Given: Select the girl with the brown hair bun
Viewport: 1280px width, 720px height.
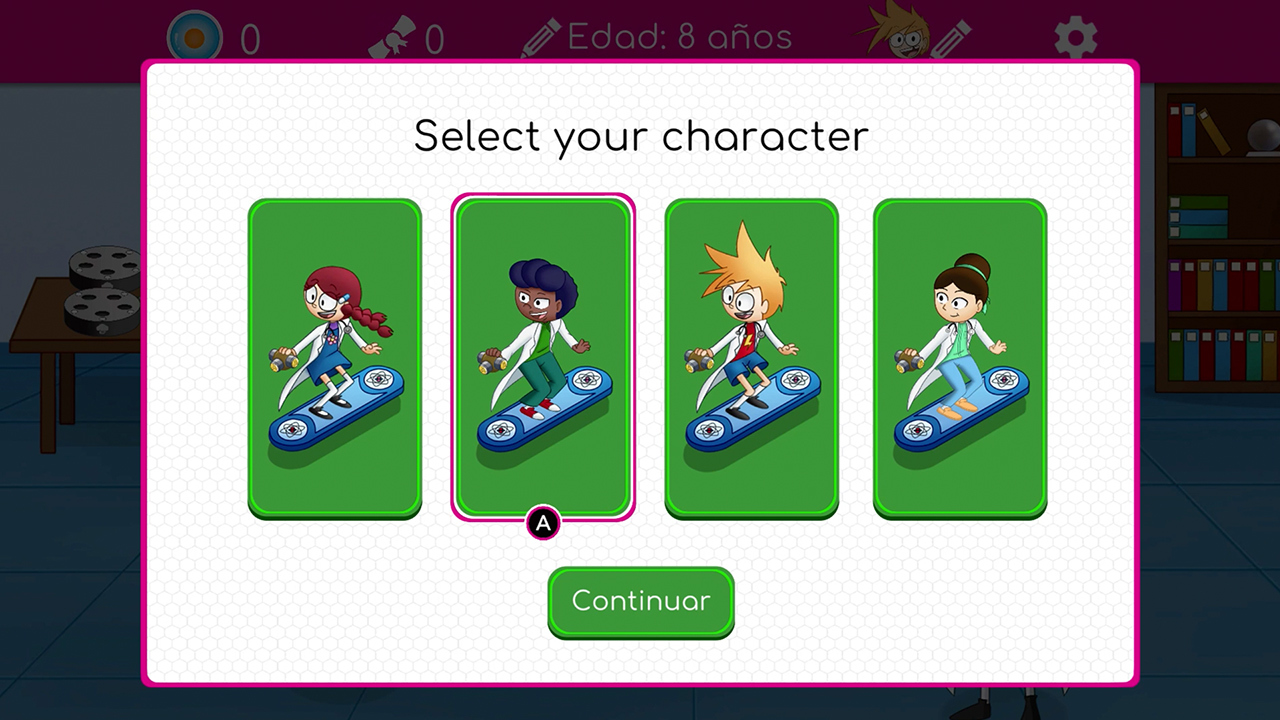Looking at the screenshot, I should coord(960,358).
